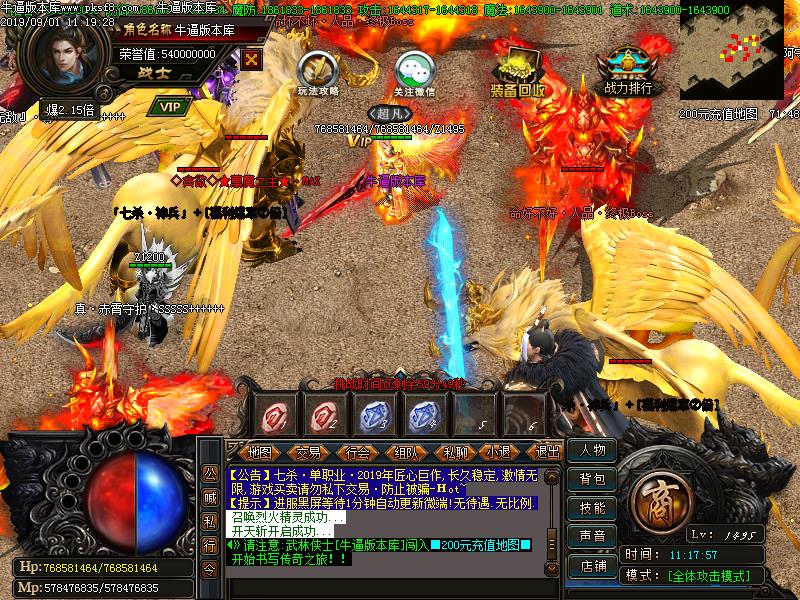Viewport: 800px width, 600px height.
Task: Open the 地图 map tab
Action: pos(259,452)
